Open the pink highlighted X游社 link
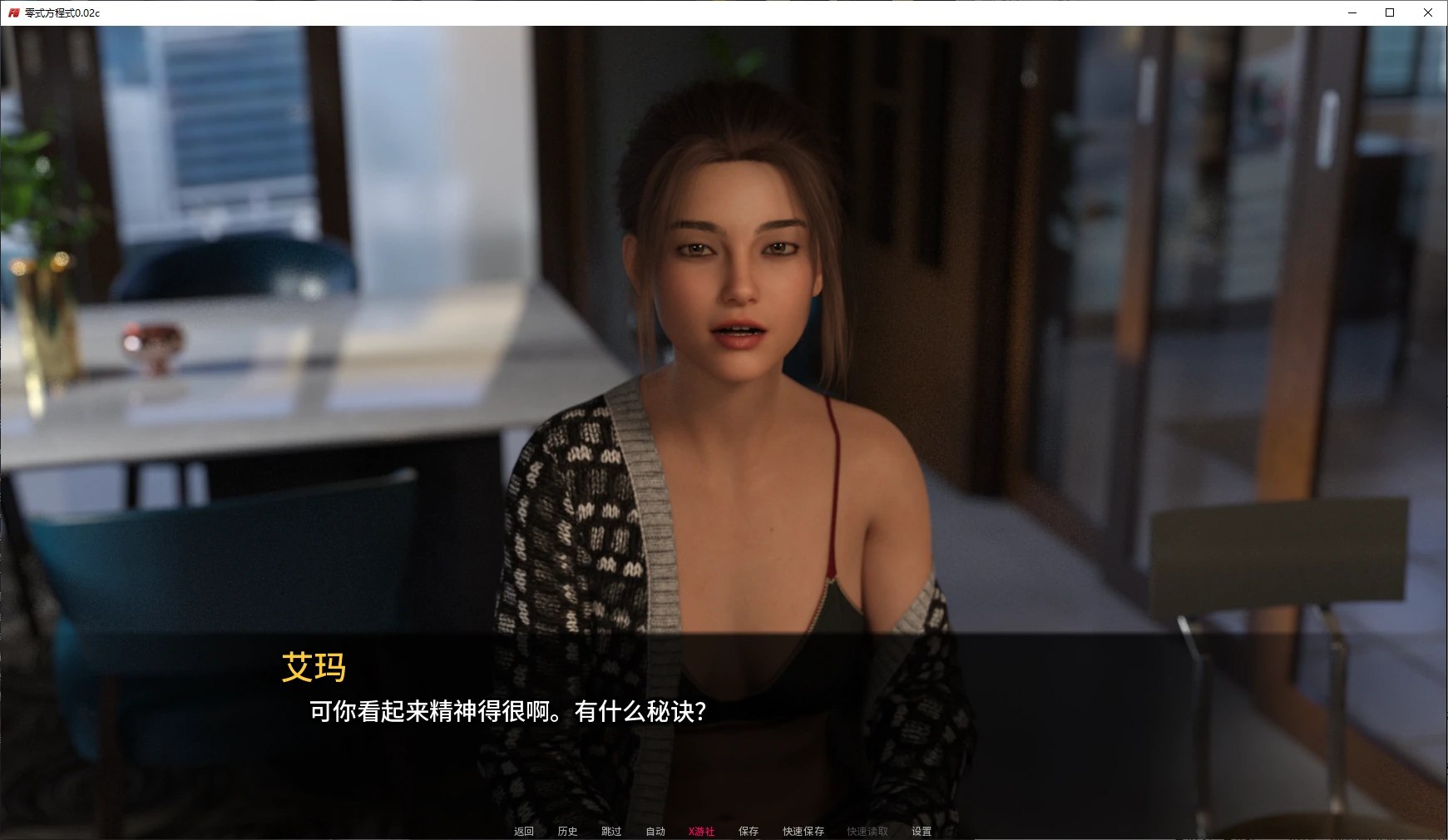The width and height of the screenshot is (1448, 840). [701, 830]
